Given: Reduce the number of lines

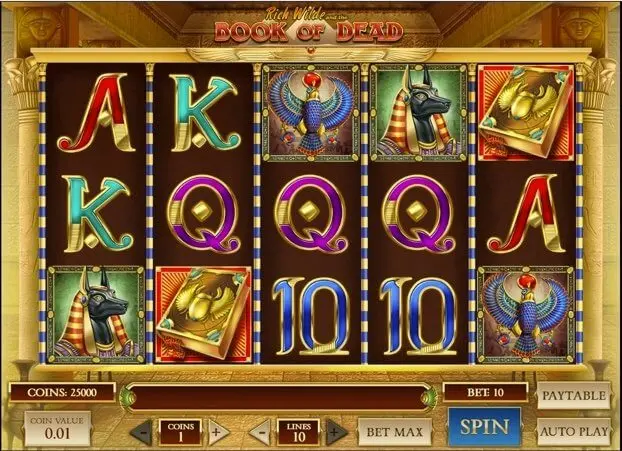Looking at the screenshot, I should point(262,432).
